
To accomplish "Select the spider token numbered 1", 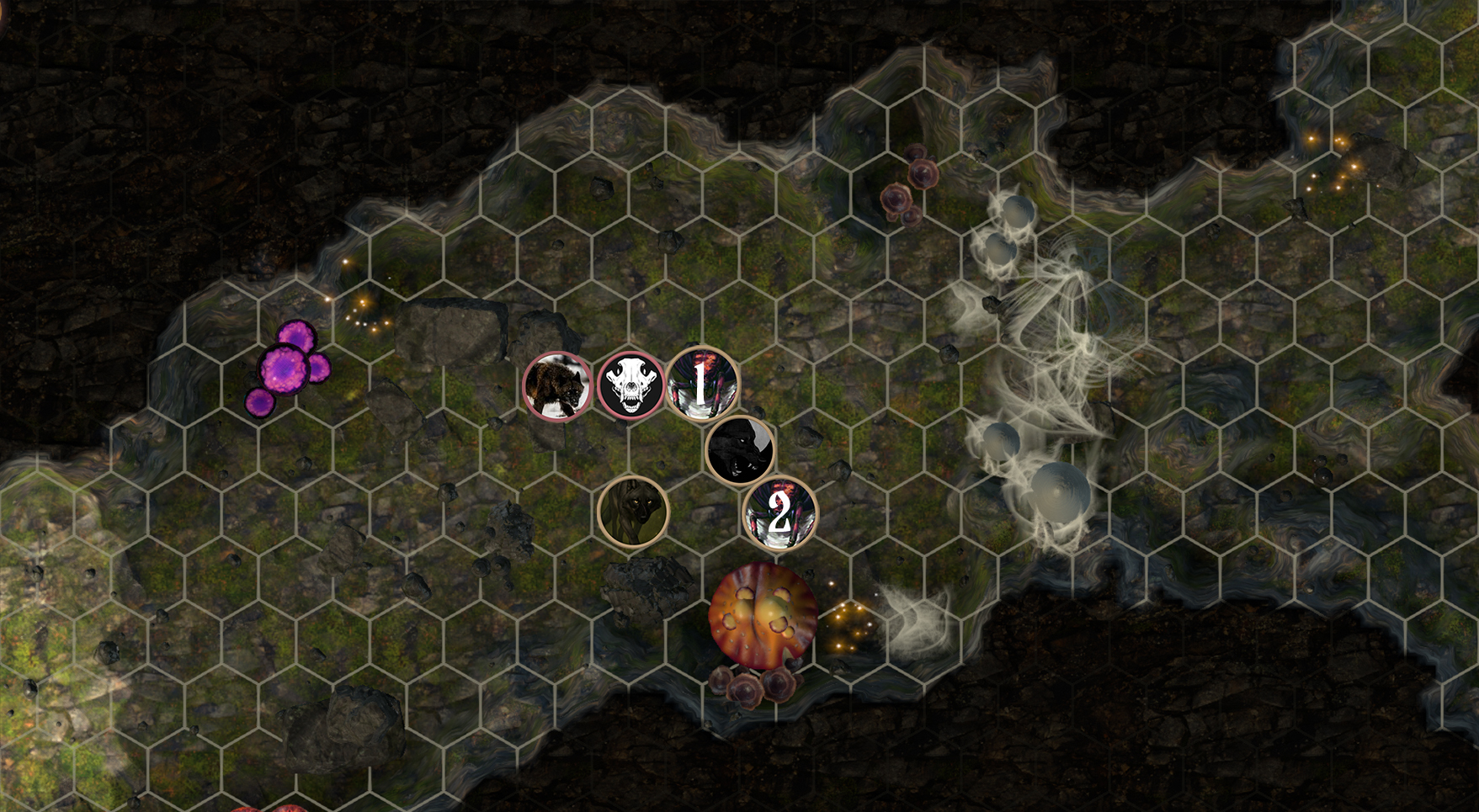I will click(x=703, y=385).
